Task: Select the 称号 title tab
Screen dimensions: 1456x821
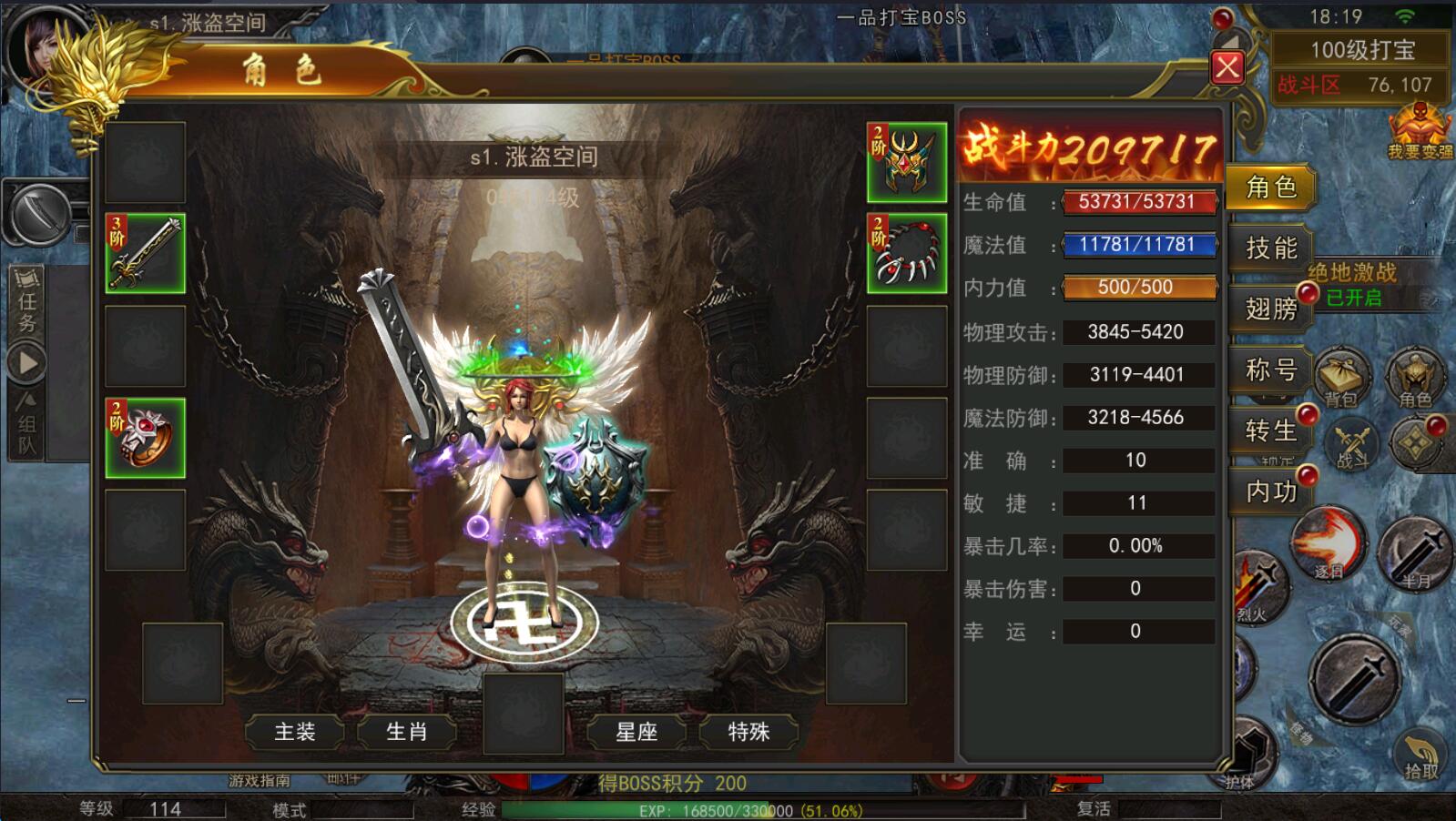Action: tap(1270, 370)
